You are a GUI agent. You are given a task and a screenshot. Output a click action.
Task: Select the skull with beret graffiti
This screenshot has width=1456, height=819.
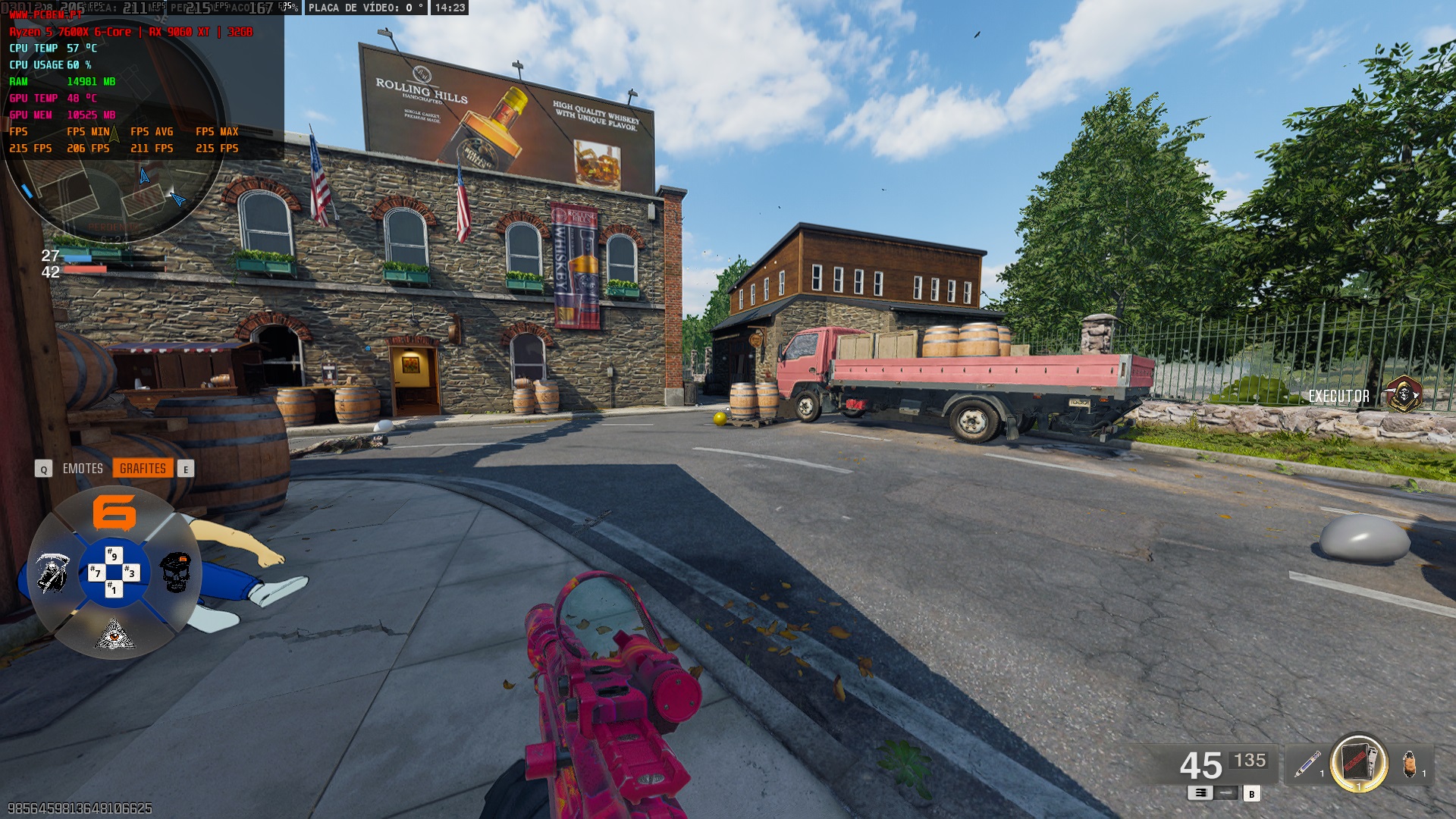pyautogui.click(x=176, y=573)
